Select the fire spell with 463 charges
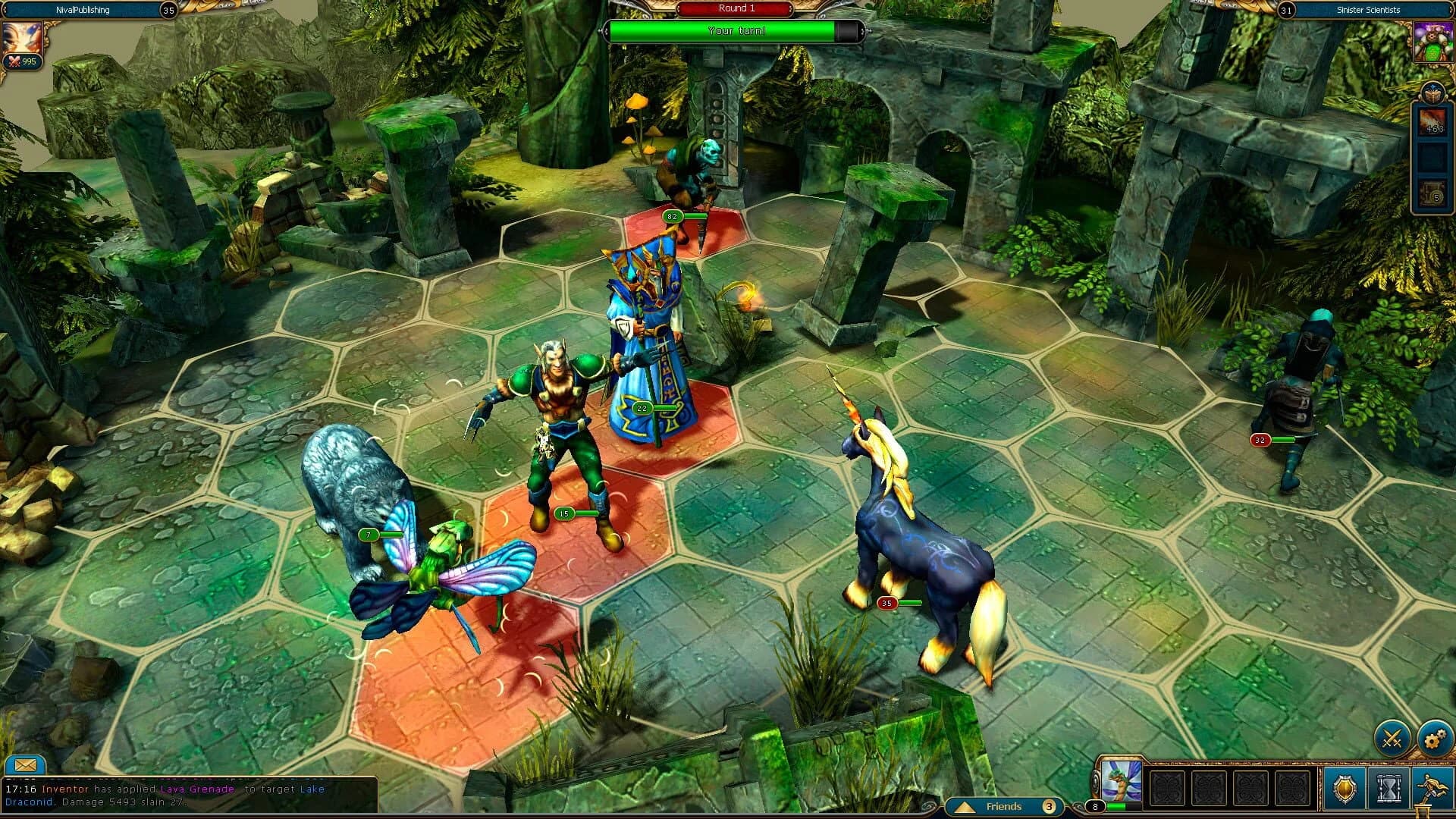Viewport: 1456px width, 819px height. click(x=1432, y=123)
